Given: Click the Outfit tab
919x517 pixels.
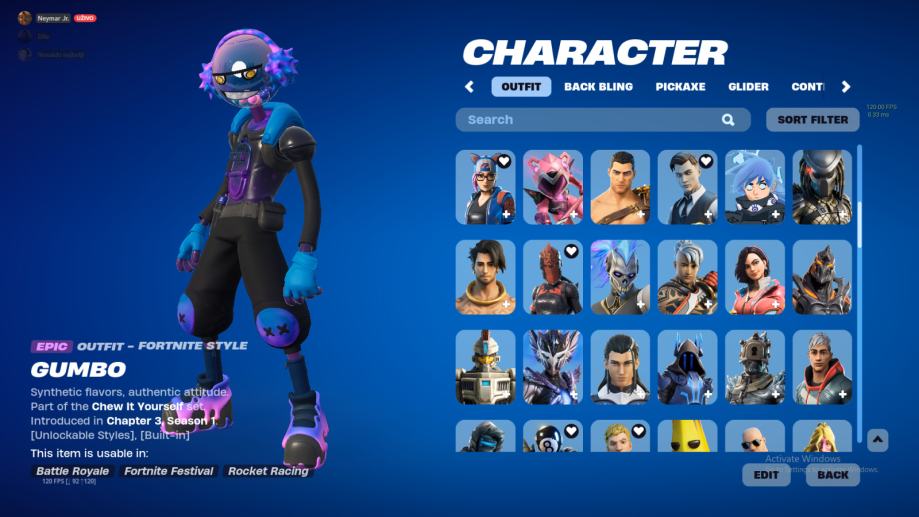Looking at the screenshot, I should pos(521,87).
